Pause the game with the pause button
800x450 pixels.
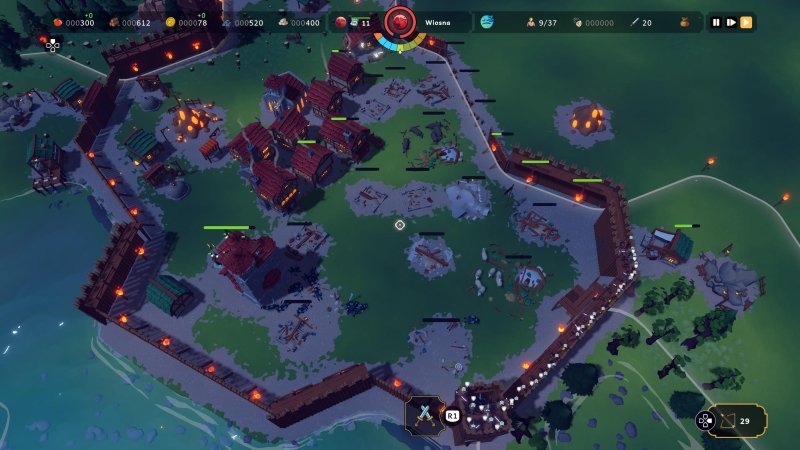coord(716,22)
